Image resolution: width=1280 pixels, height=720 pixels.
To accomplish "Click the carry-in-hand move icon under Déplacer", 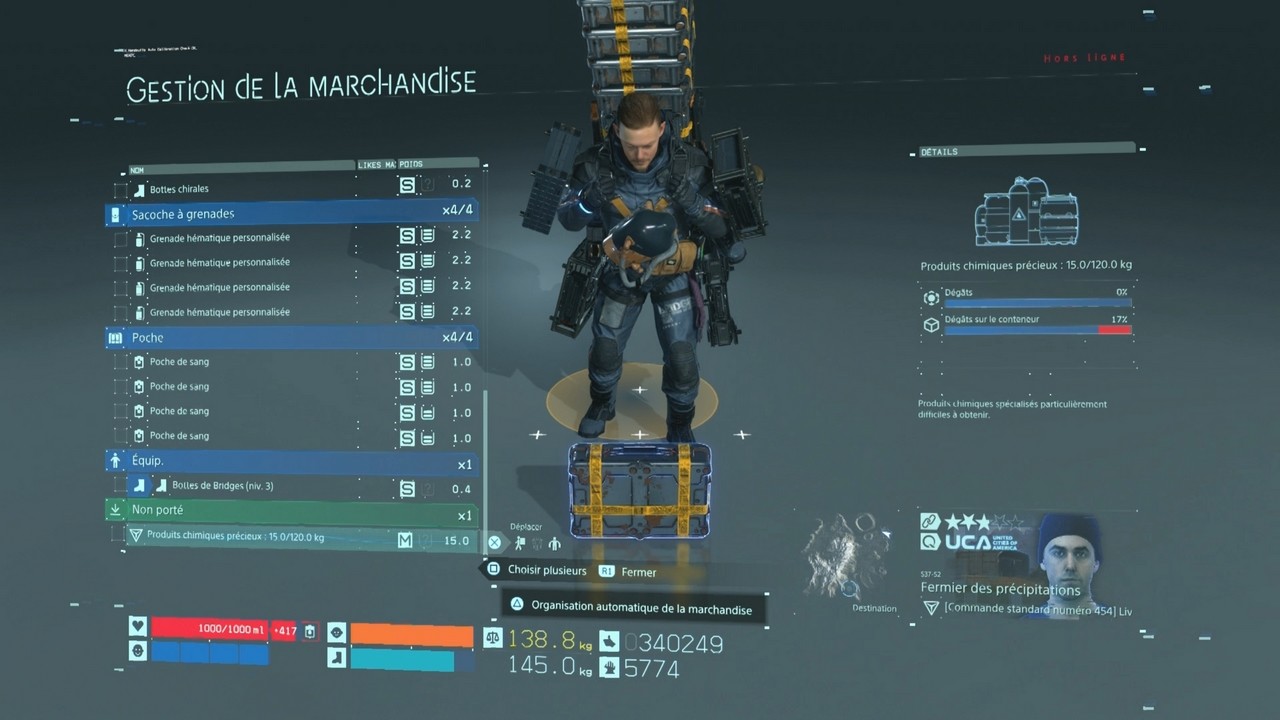I will (520, 543).
